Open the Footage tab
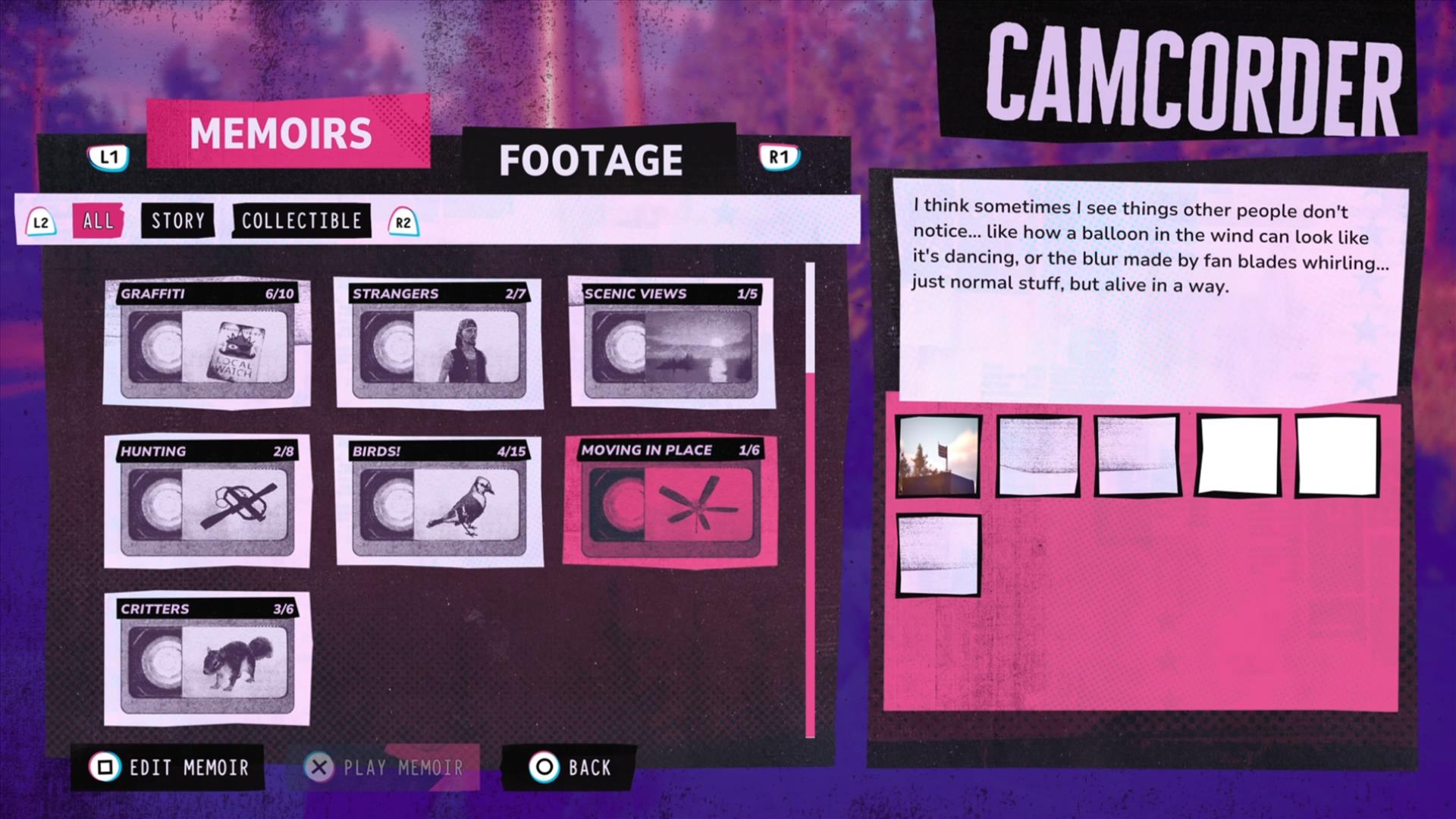This screenshot has width=1456, height=819. pyautogui.click(x=591, y=160)
